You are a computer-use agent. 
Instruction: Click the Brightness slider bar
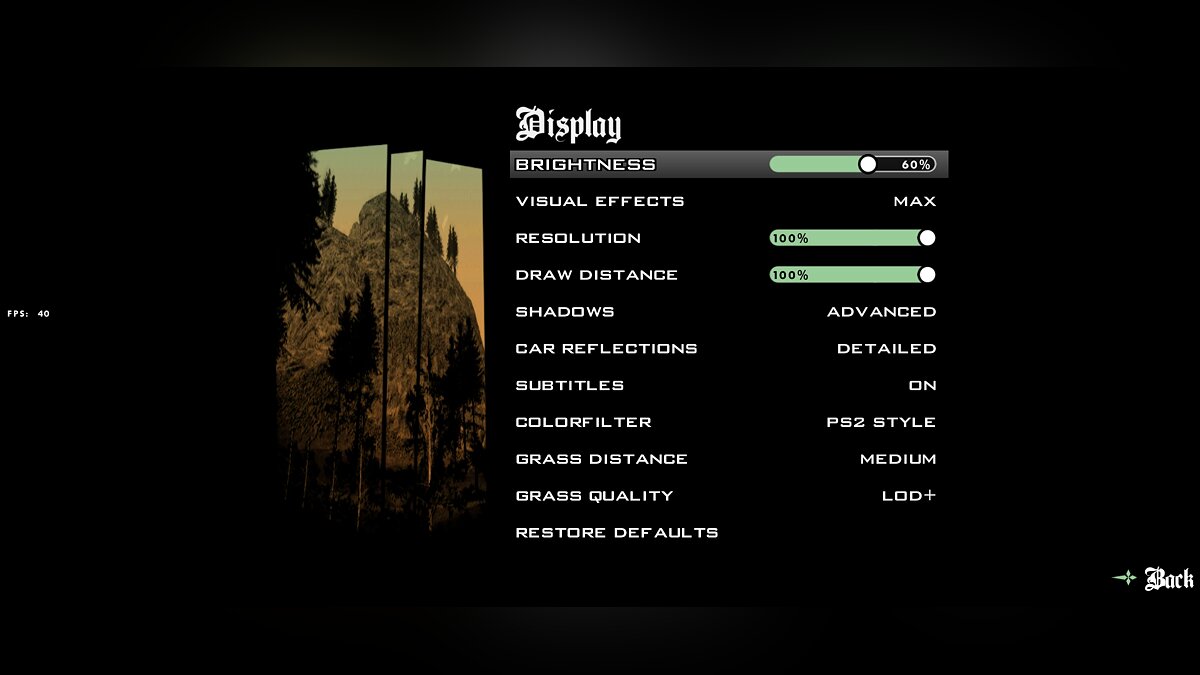pos(852,164)
